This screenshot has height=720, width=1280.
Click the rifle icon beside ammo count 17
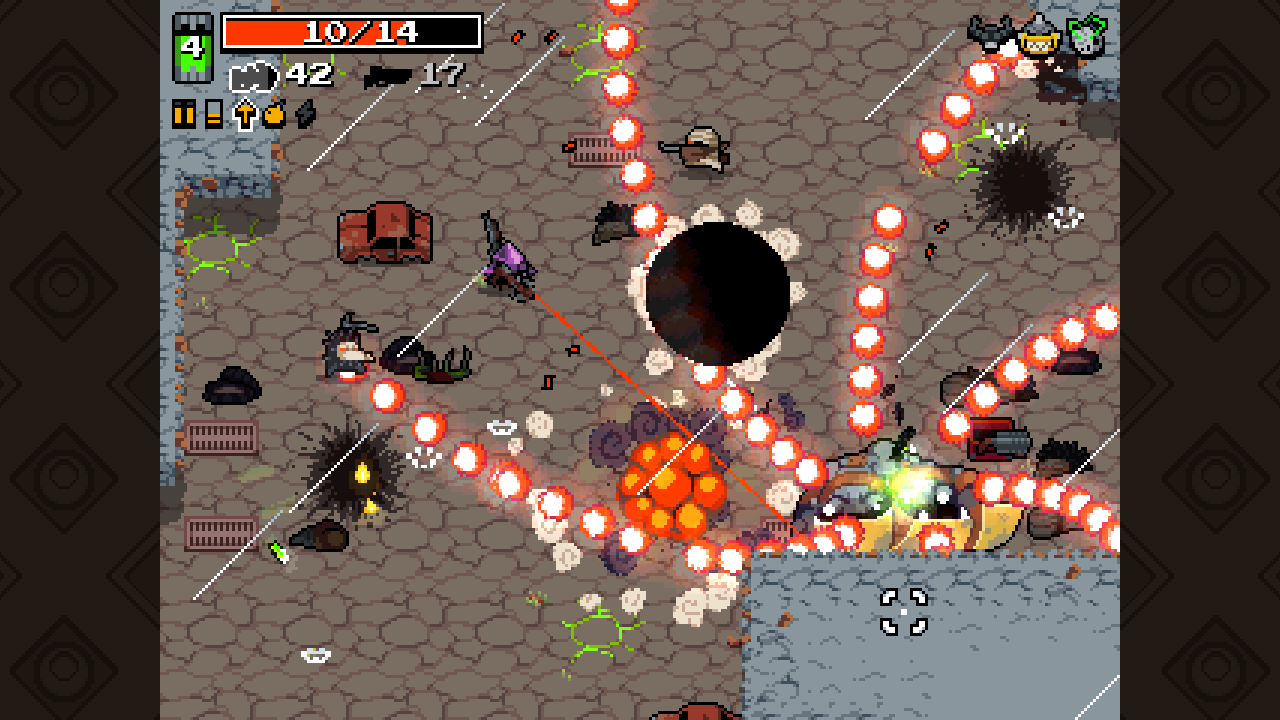387,75
